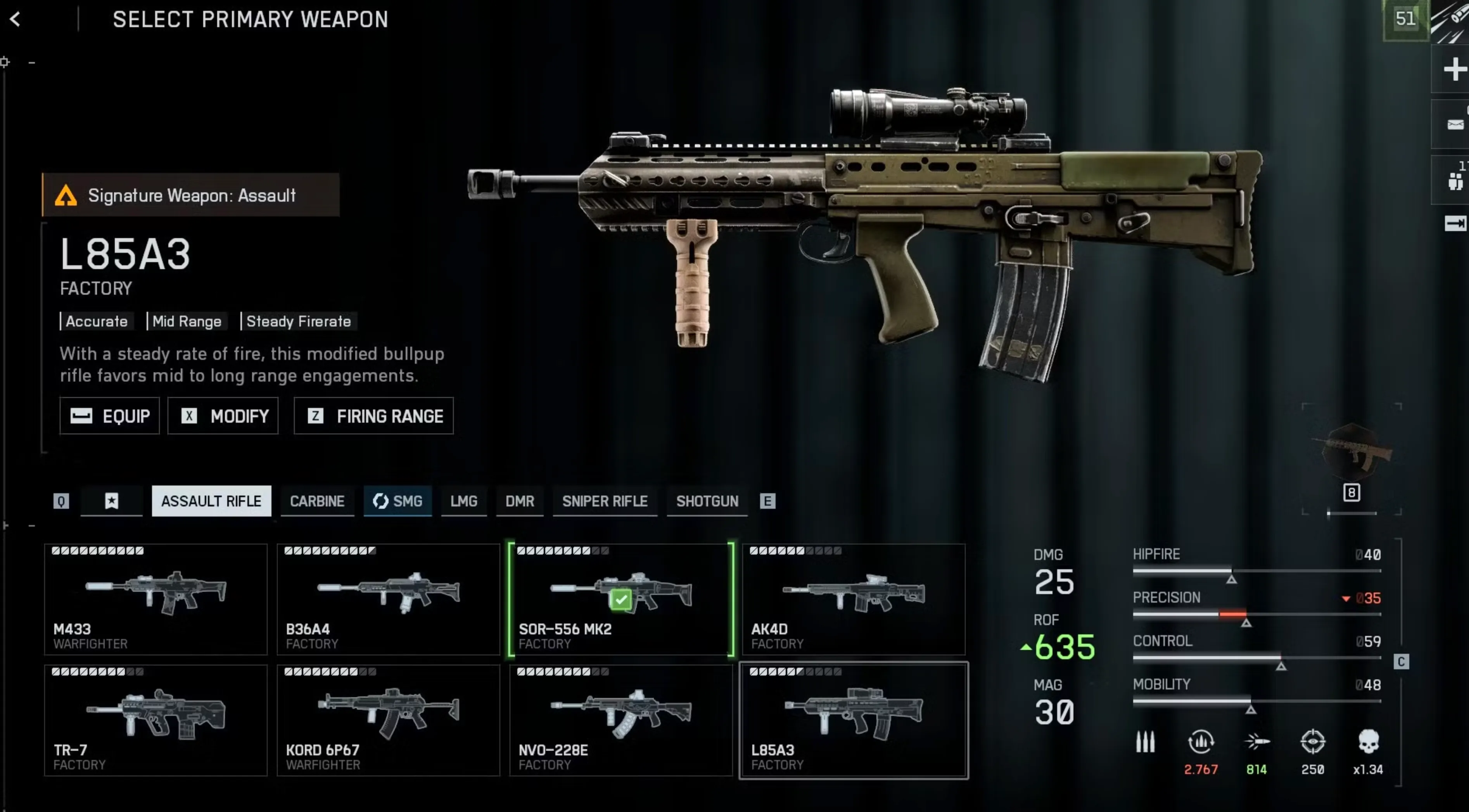Expand stats with the C control indicator
Screen dimensions: 1469x812
click(x=1401, y=662)
